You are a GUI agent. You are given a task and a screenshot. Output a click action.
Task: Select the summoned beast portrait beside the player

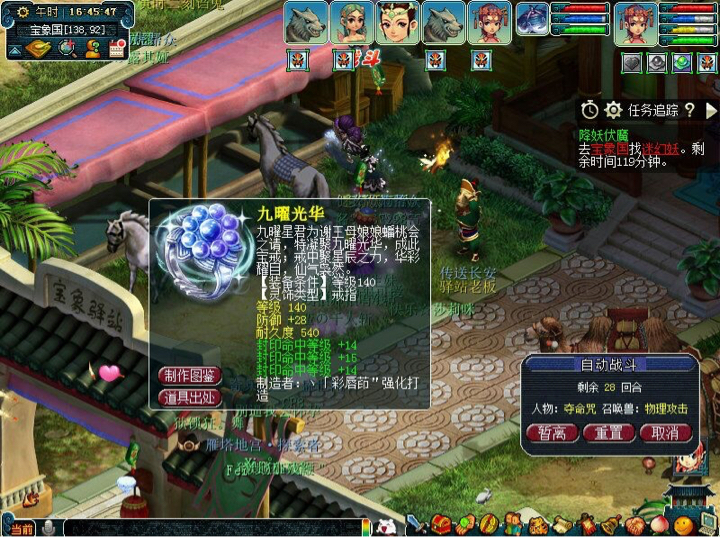click(531, 20)
